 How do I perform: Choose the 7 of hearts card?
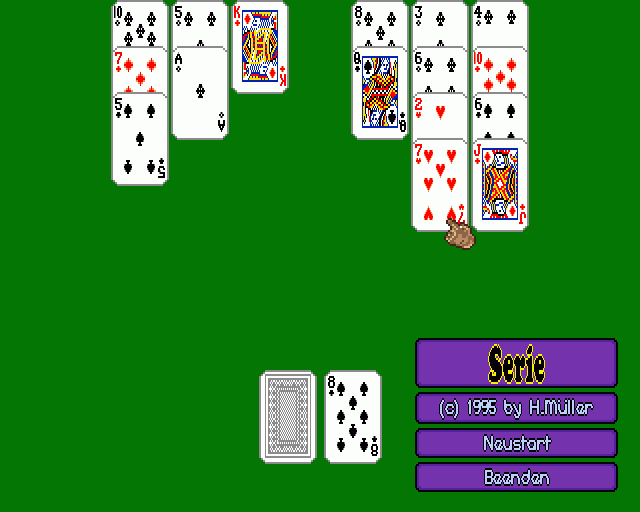438,185
